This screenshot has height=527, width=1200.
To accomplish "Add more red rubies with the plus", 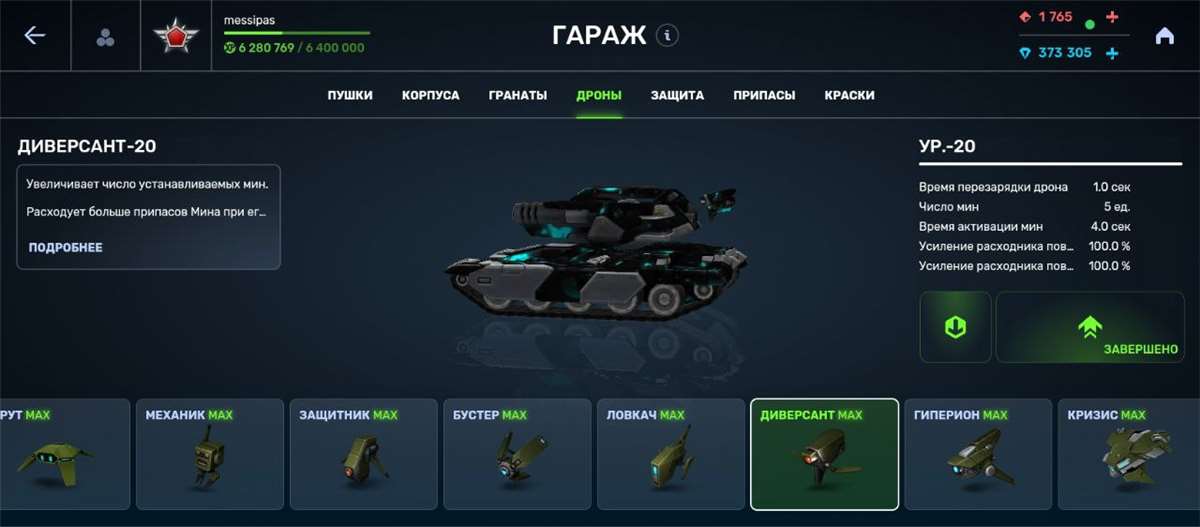I will 1113,18.
